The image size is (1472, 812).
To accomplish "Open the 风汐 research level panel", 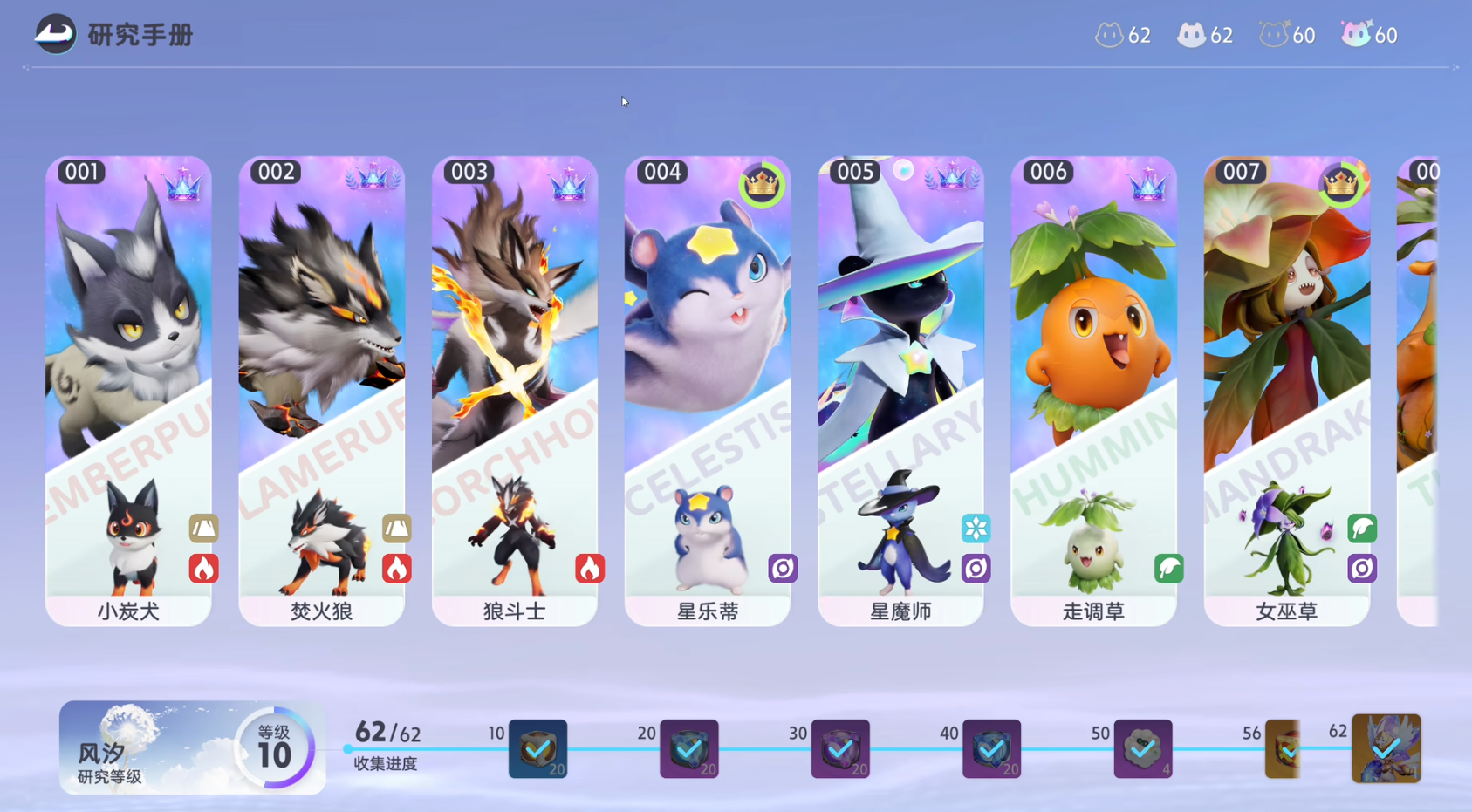I will pos(192,748).
